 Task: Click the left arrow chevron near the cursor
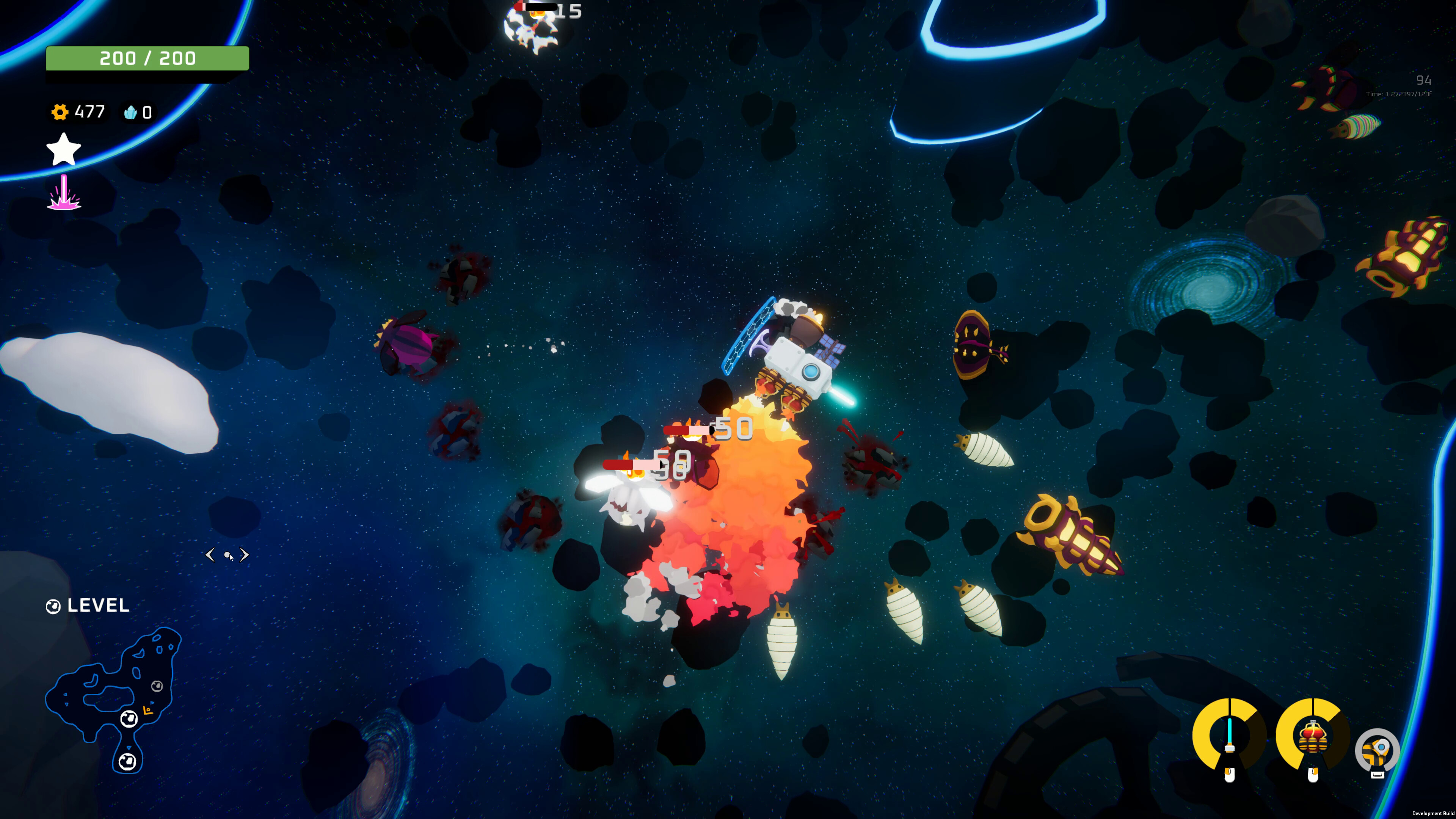coord(212,555)
